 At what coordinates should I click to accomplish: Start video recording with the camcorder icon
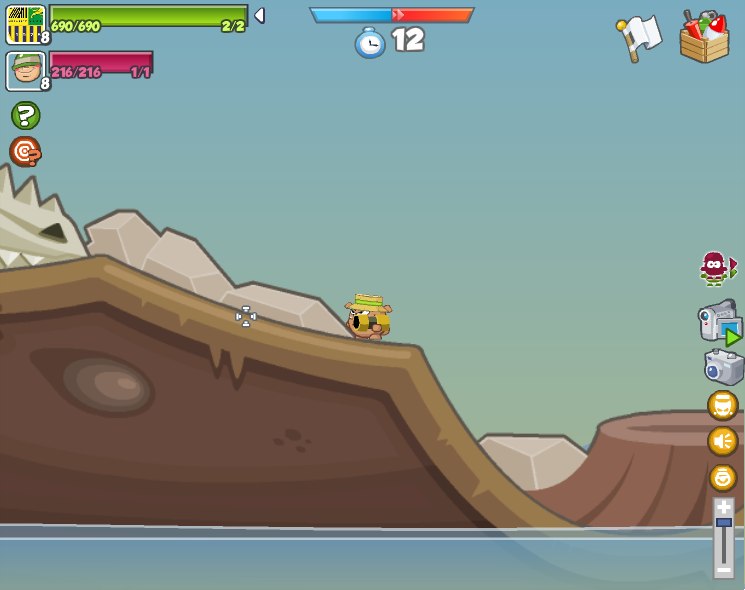pyautogui.click(x=719, y=323)
